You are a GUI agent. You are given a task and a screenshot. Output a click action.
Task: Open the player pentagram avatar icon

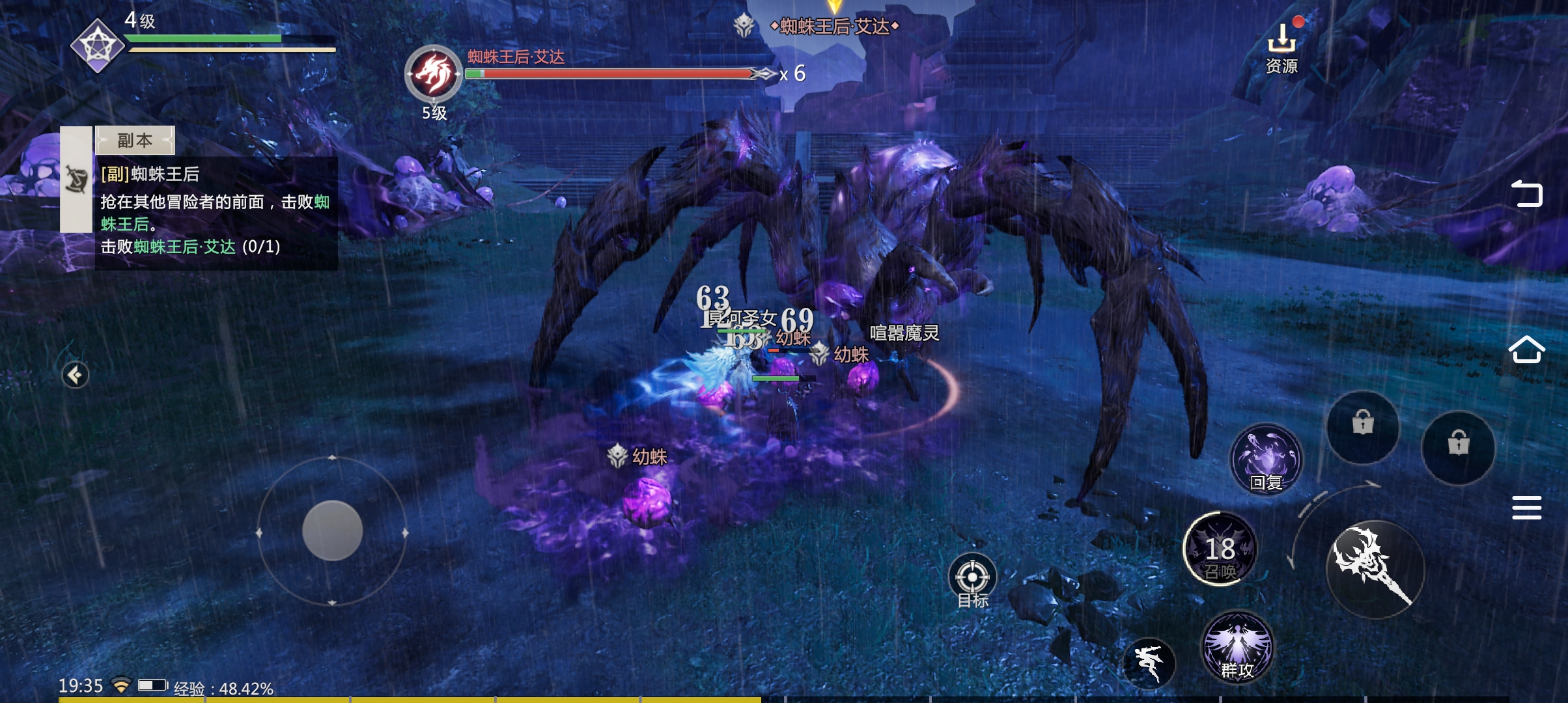(97, 46)
